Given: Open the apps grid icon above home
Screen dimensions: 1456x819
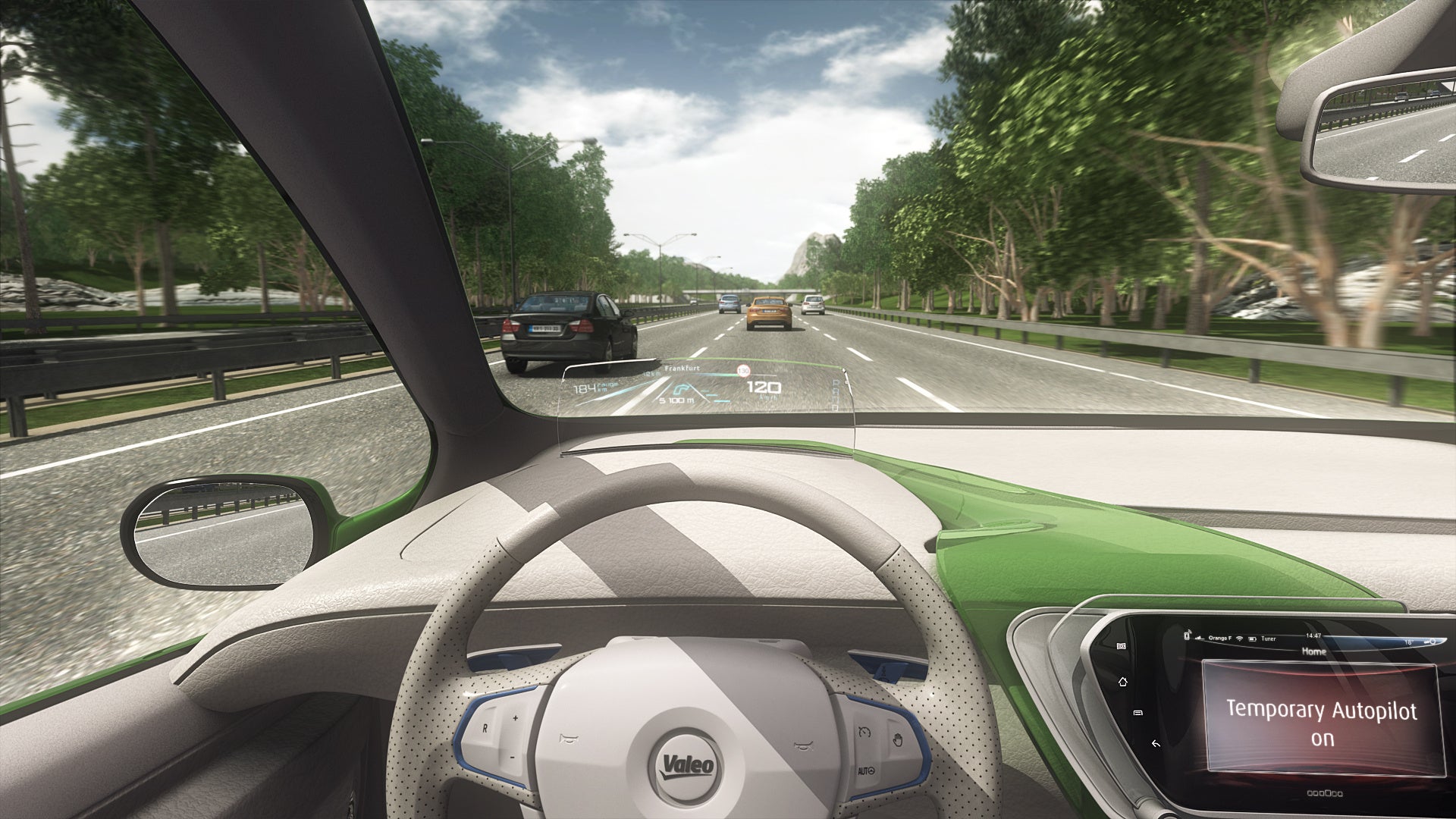Looking at the screenshot, I should (1120, 645).
